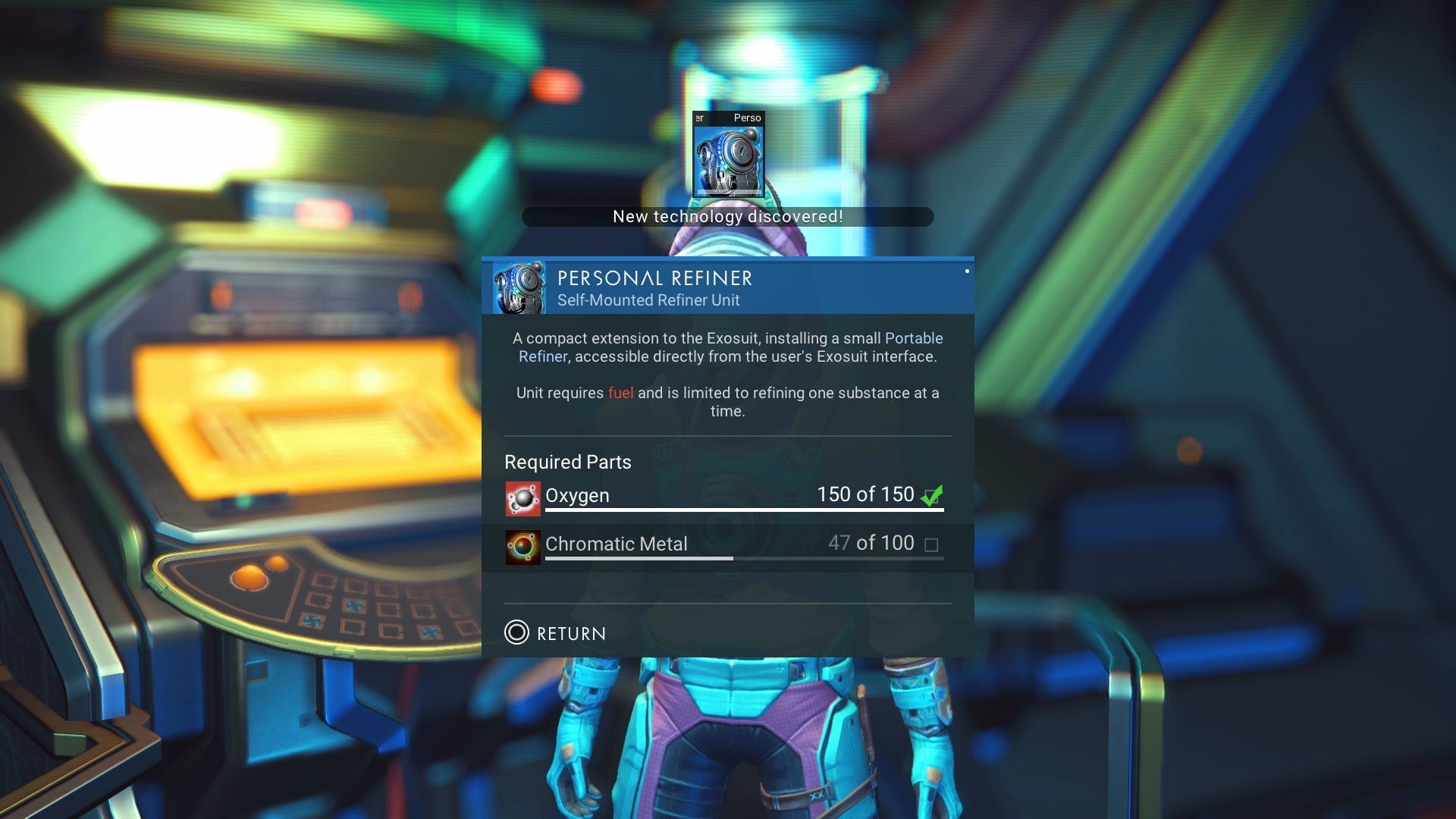
Task: Check the Chromatic Metal completion checkbox
Action: point(933,544)
